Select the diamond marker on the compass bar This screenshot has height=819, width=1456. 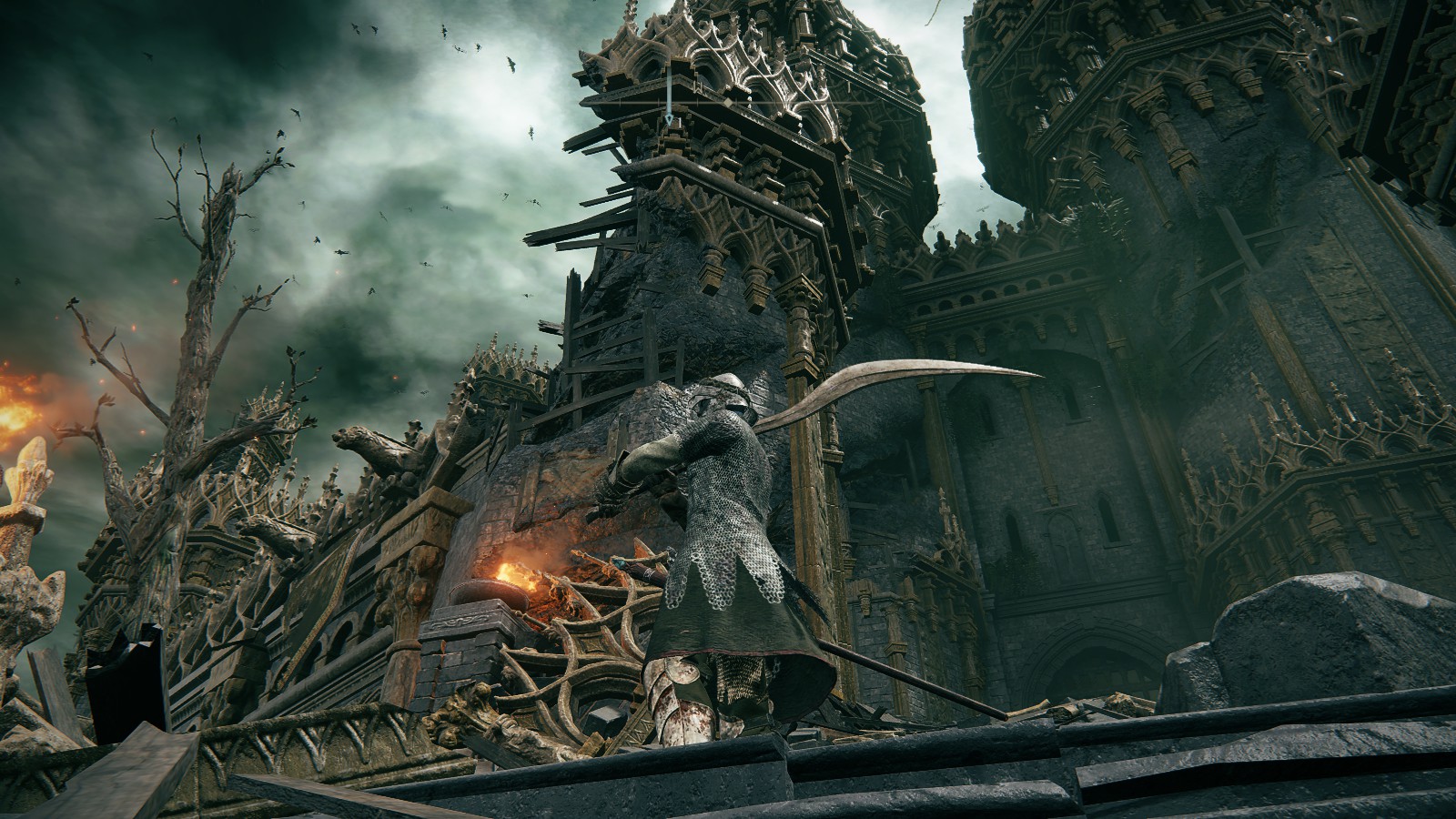(x=728, y=103)
